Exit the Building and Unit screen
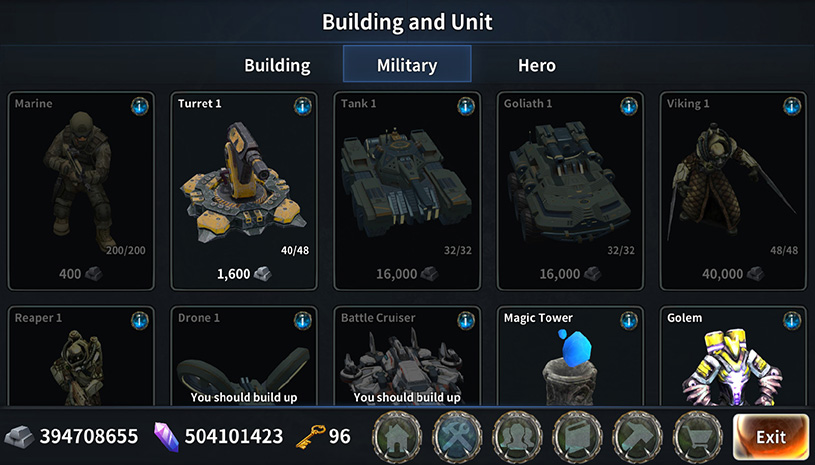This screenshot has width=815, height=465. pos(770,436)
